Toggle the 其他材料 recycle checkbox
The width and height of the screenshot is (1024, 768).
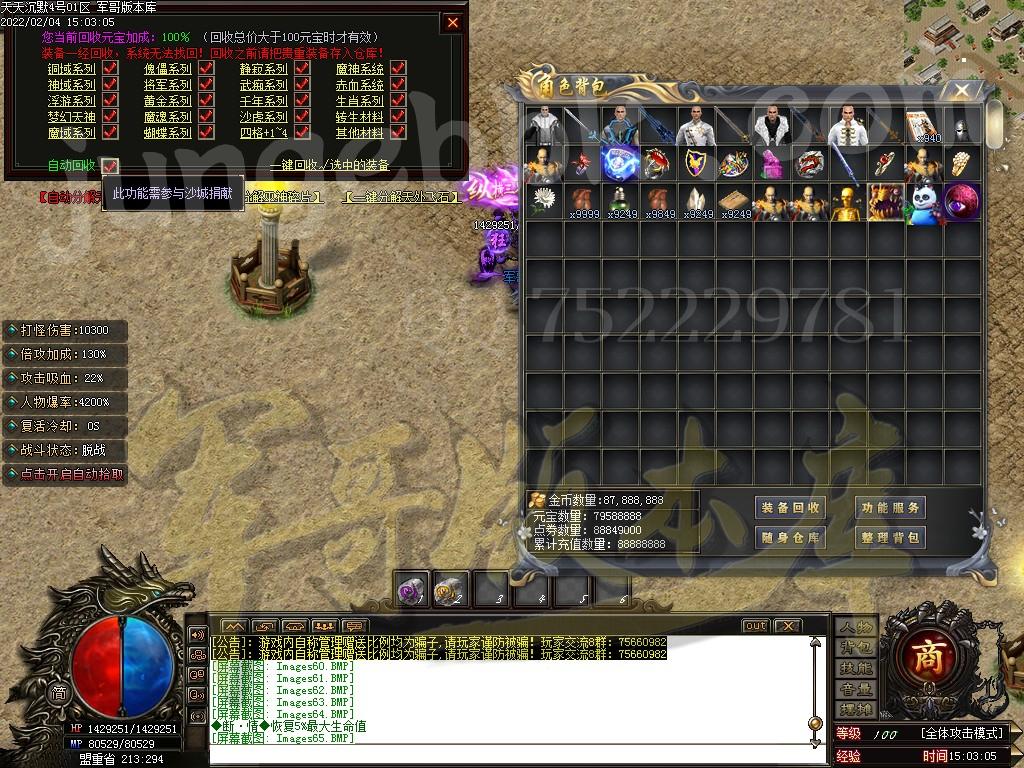click(398, 132)
